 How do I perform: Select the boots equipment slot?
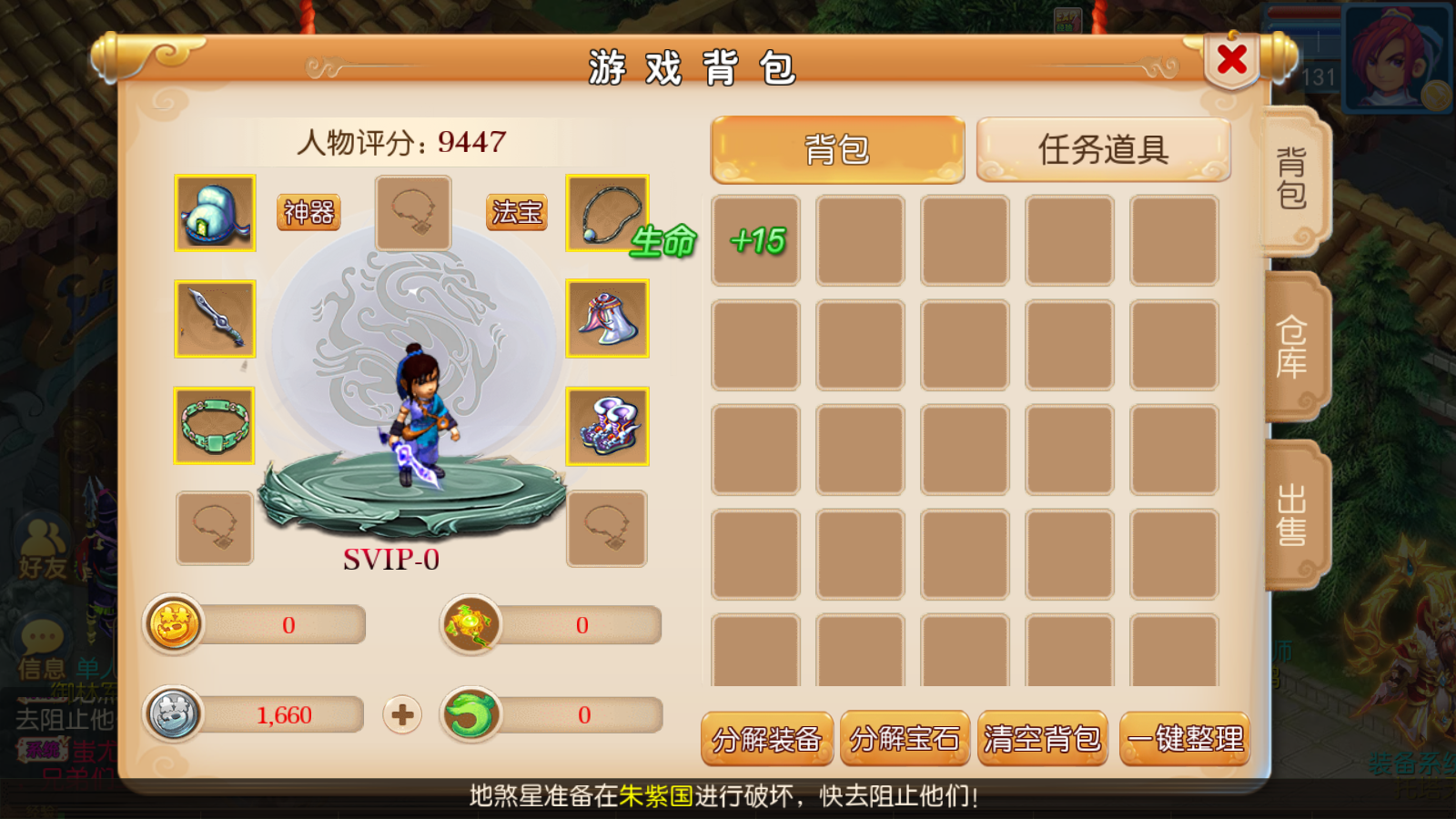[x=607, y=426]
